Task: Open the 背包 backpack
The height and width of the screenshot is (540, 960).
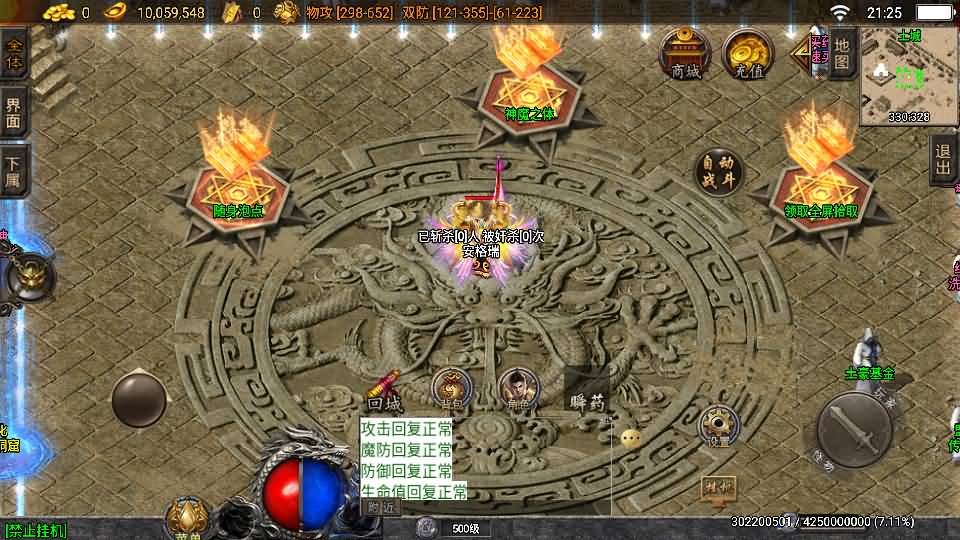Action: click(x=452, y=389)
